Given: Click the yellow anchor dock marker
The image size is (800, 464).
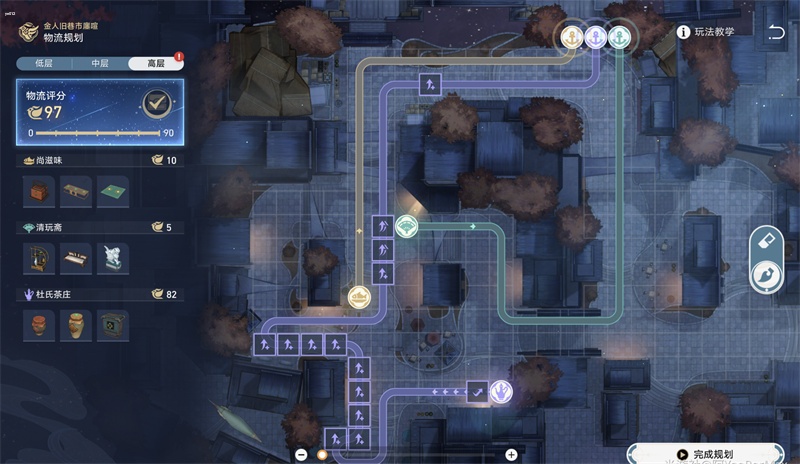Looking at the screenshot, I should click(570, 37).
